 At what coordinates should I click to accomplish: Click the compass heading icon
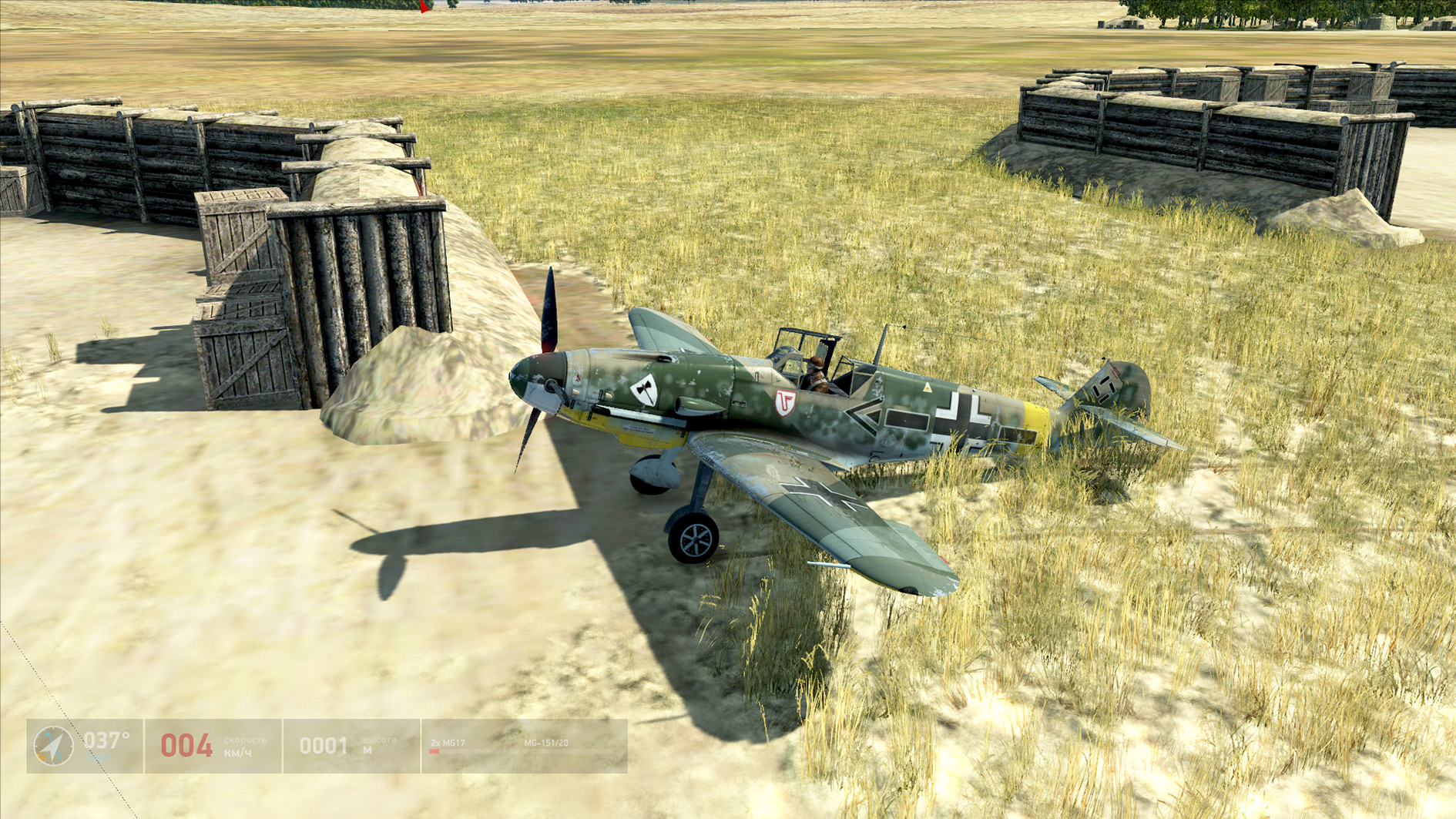point(53,746)
